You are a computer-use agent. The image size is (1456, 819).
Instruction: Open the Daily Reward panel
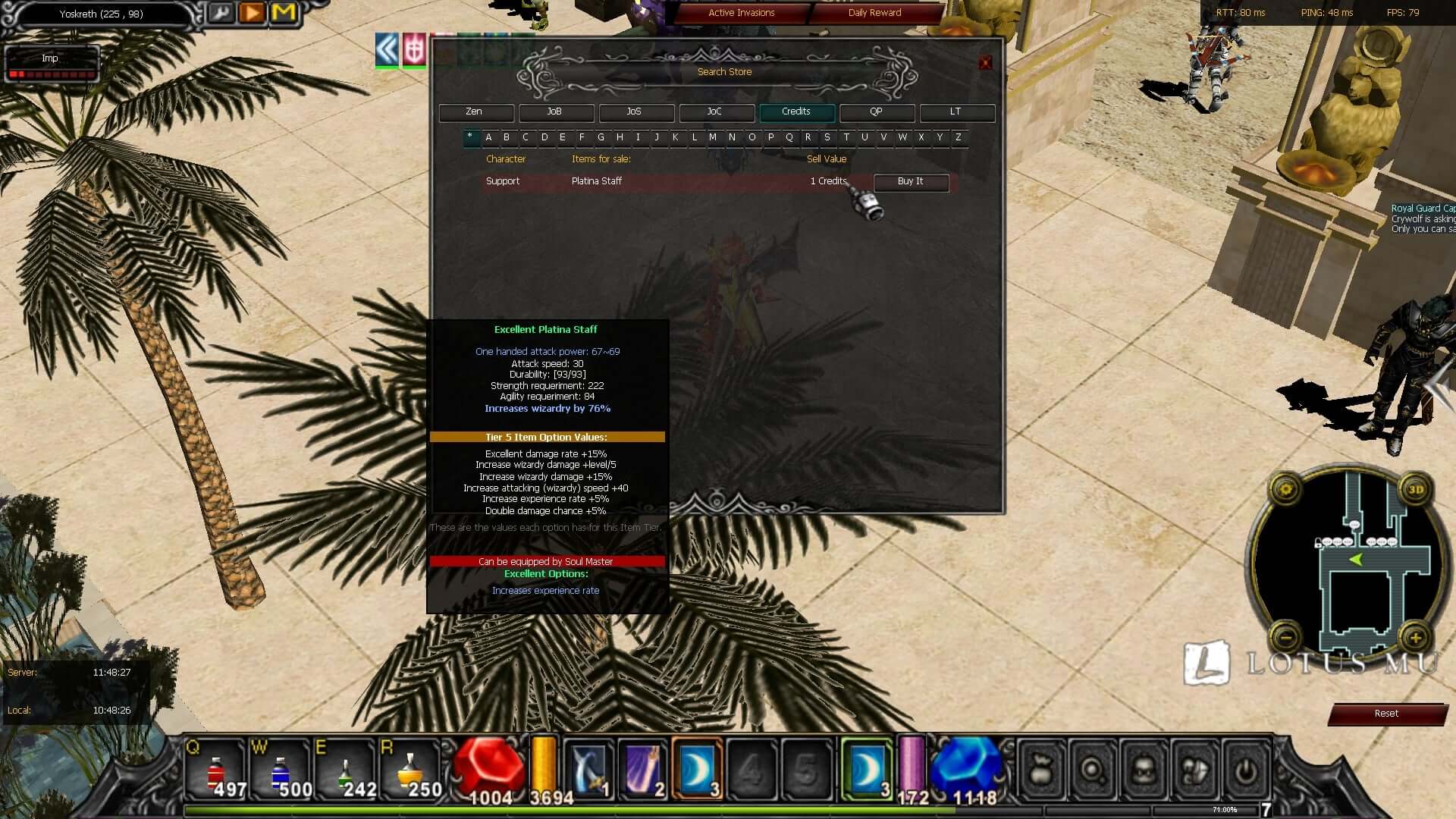pos(874,13)
